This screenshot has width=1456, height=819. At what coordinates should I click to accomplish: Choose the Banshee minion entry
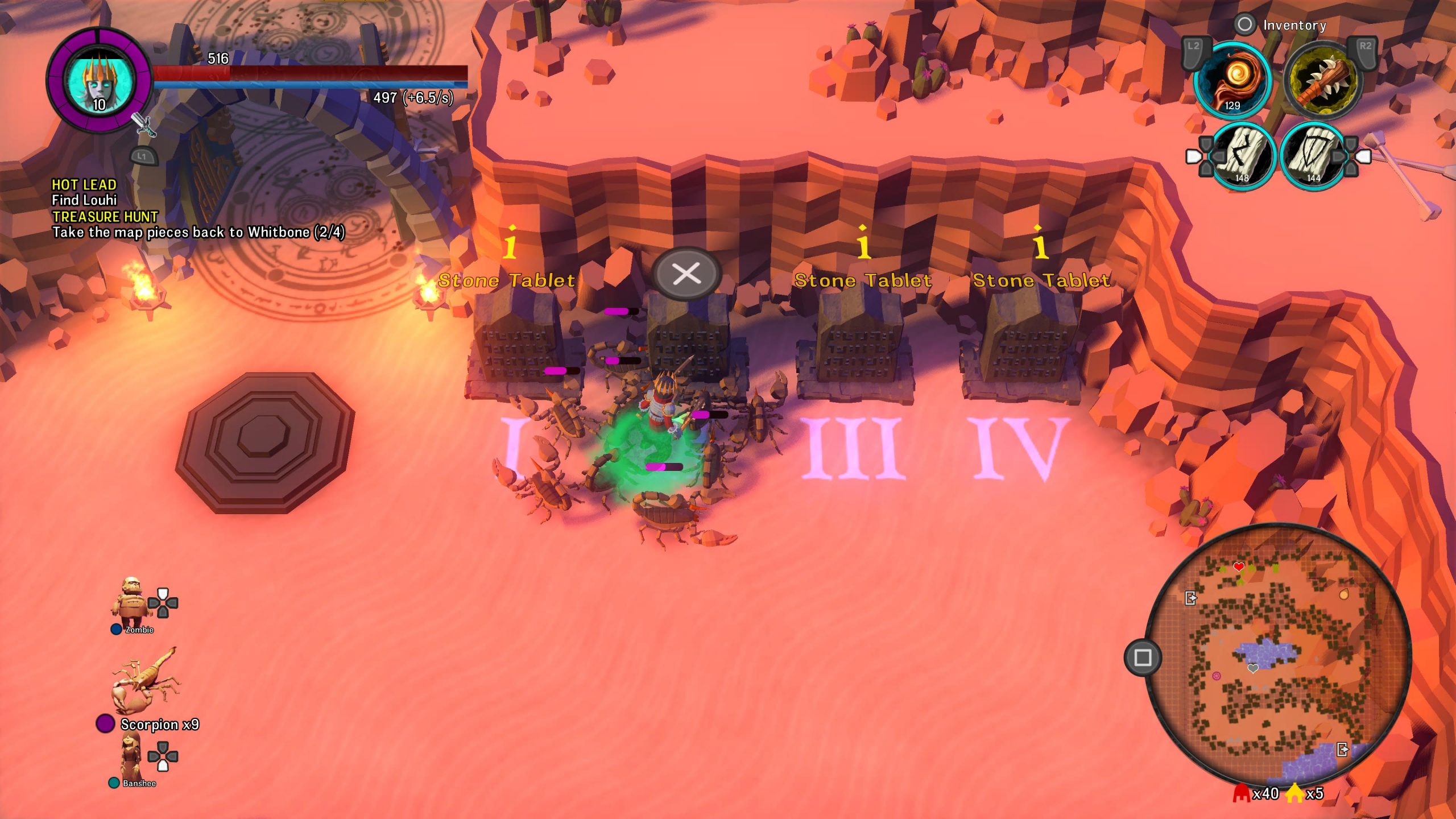(132, 758)
